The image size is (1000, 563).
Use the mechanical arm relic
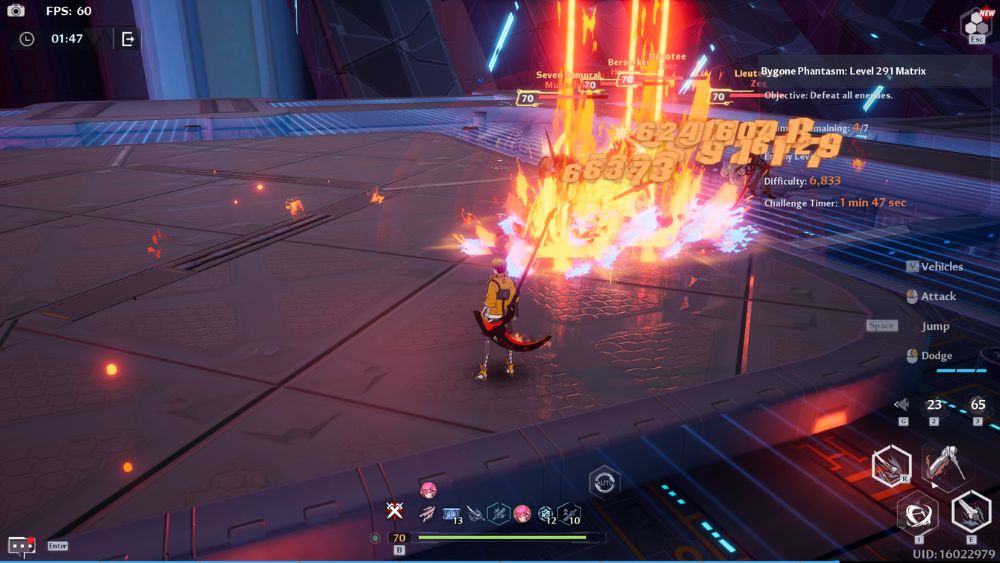pyautogui.click(x=943, y=464)
